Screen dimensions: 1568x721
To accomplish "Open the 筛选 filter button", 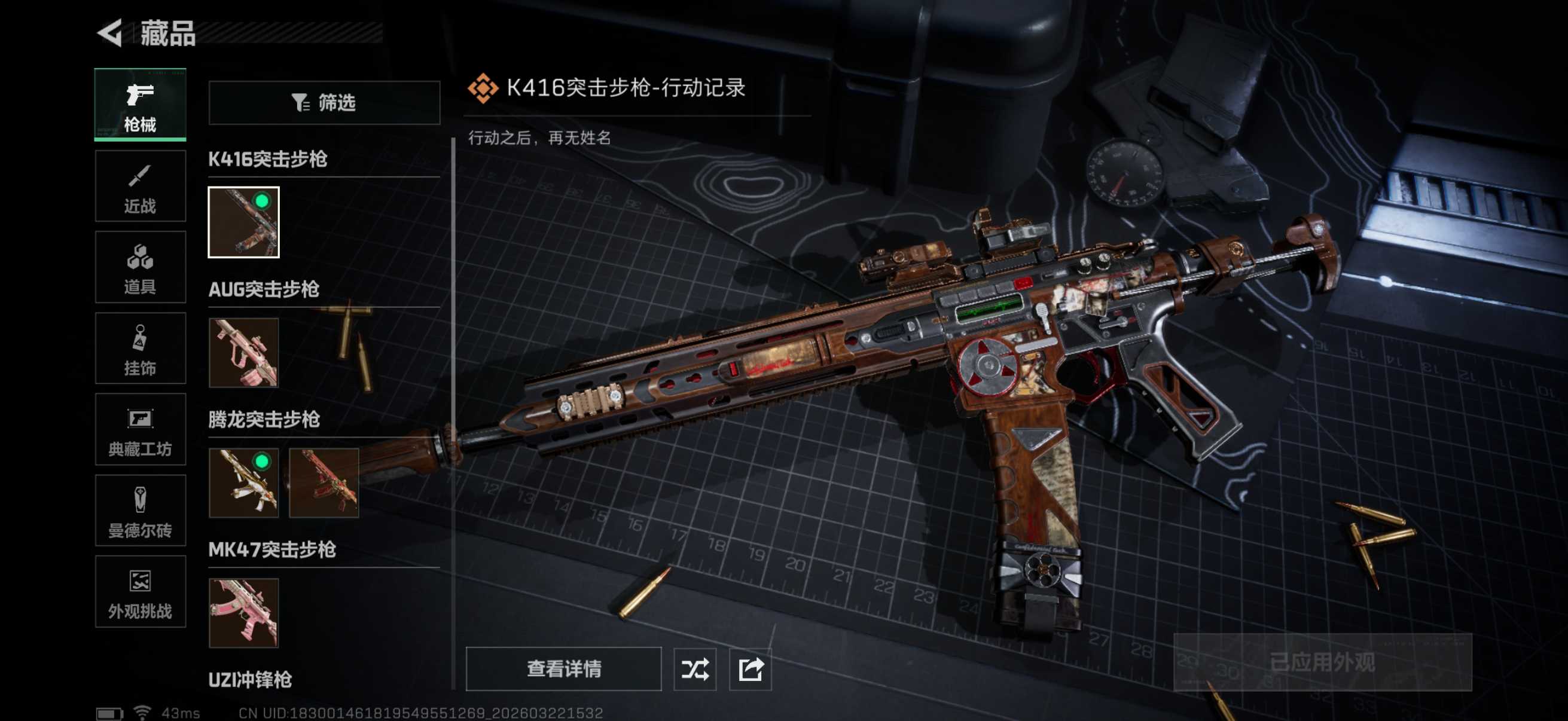I will click(x=324, y=103).
